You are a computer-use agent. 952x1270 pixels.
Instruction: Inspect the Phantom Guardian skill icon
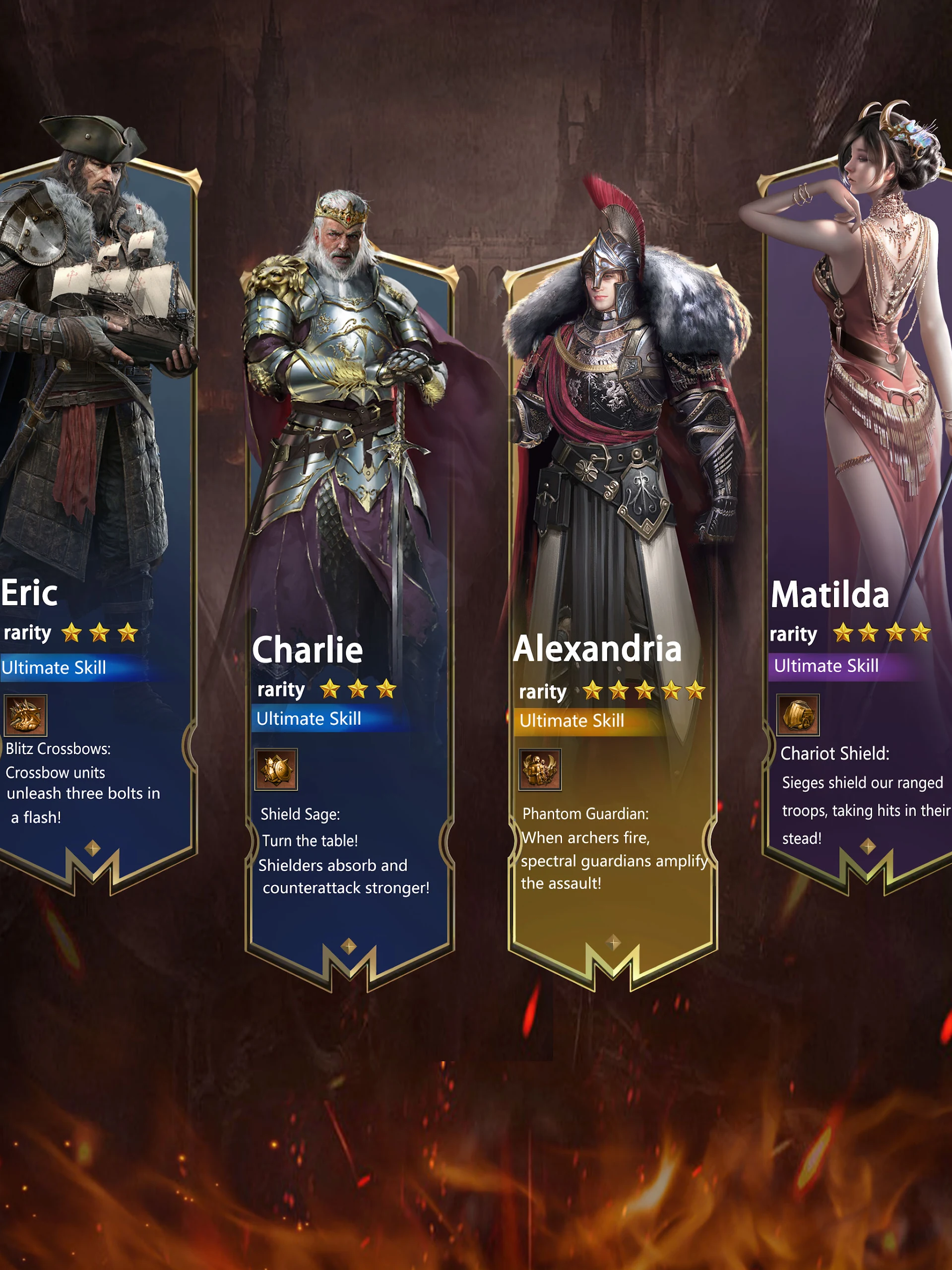540,769
